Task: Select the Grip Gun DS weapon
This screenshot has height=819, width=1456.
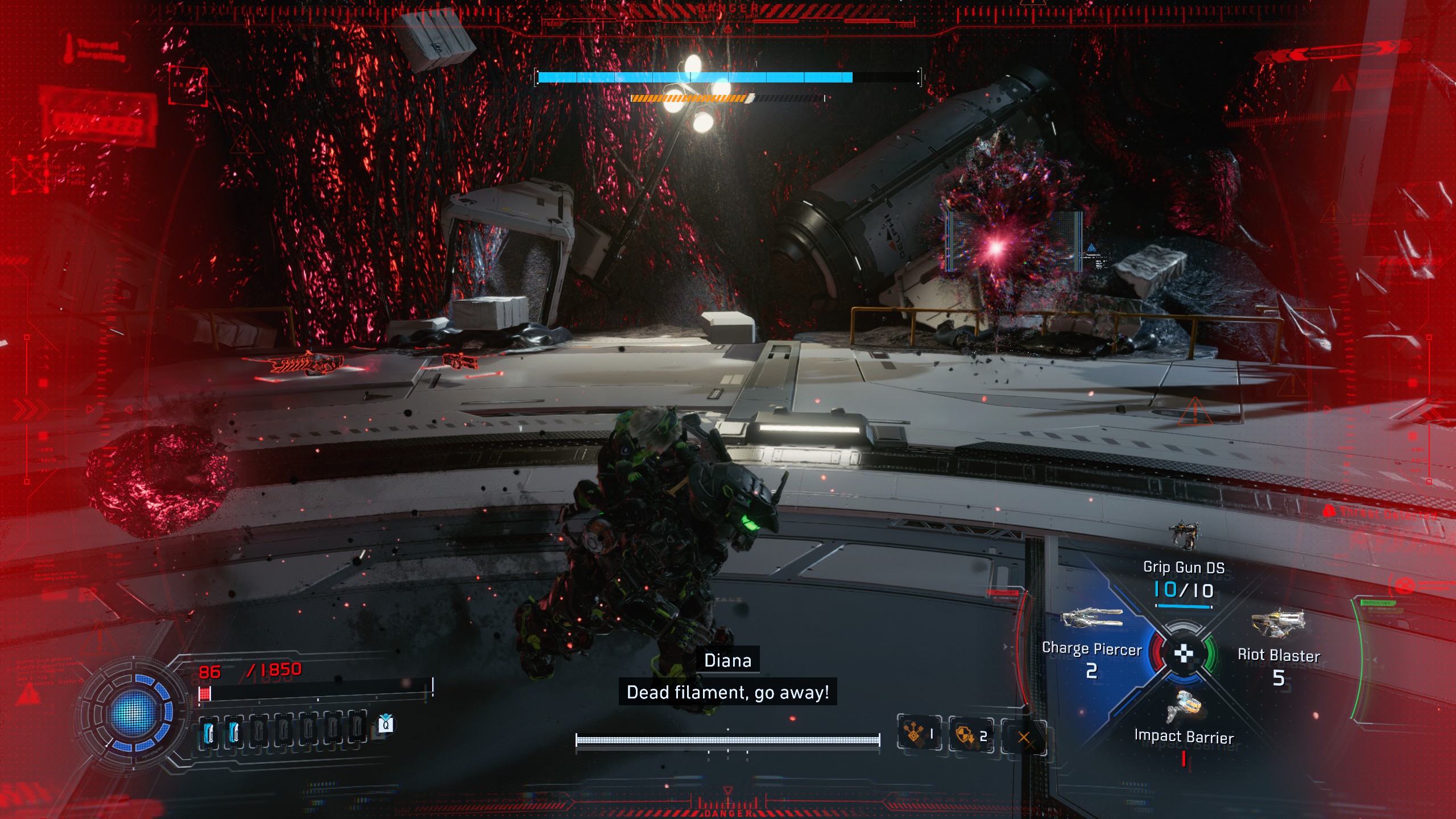Action: click(1184, 569)
